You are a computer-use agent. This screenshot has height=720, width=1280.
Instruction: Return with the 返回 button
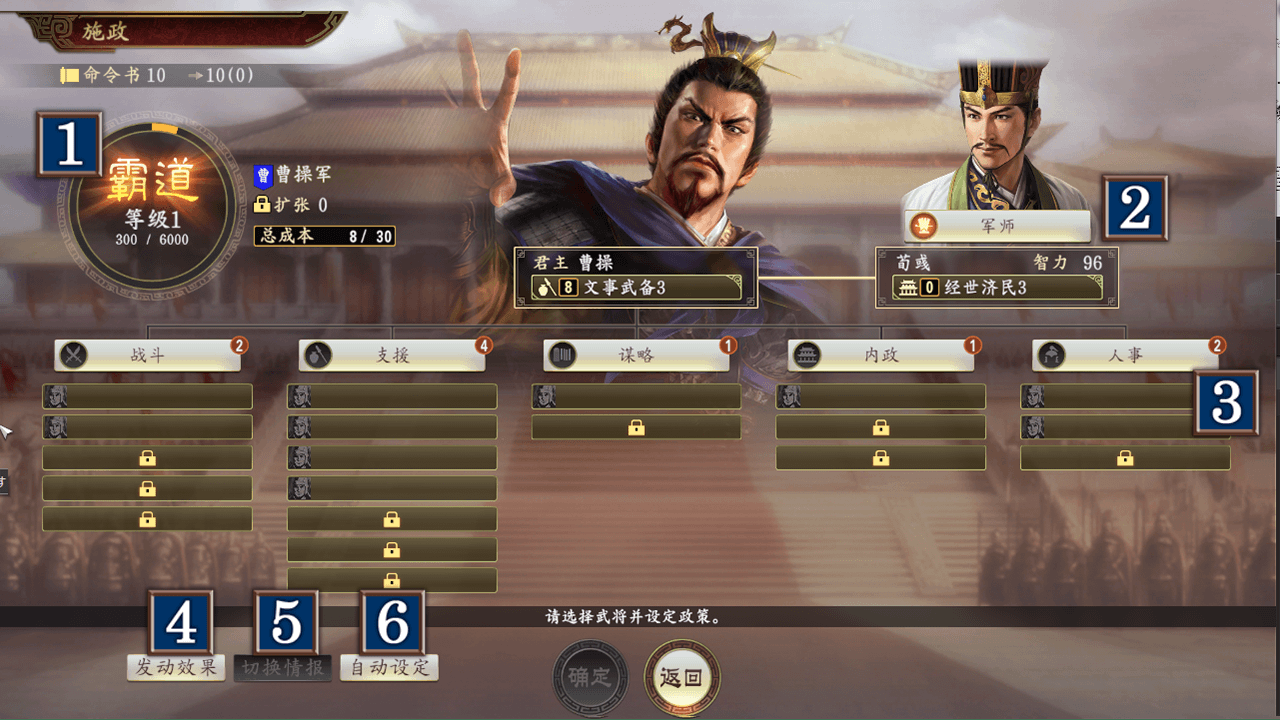coord(682,677)
